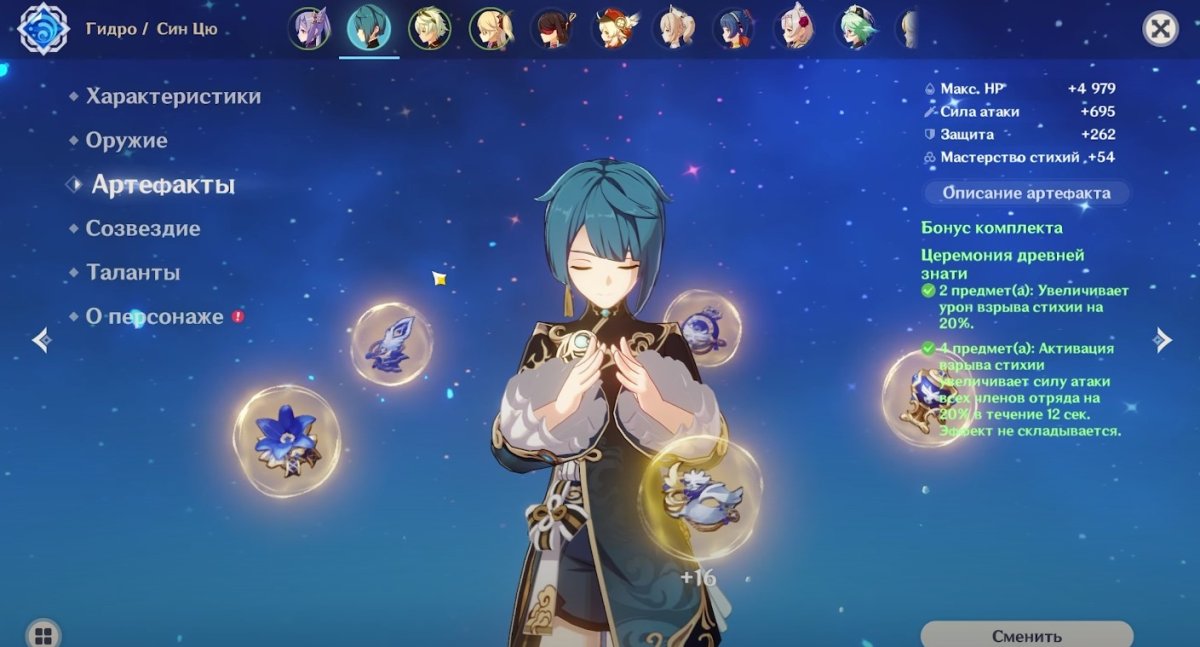Click the Сменить button
The image size is (1200, 647).
(1026, 635)
